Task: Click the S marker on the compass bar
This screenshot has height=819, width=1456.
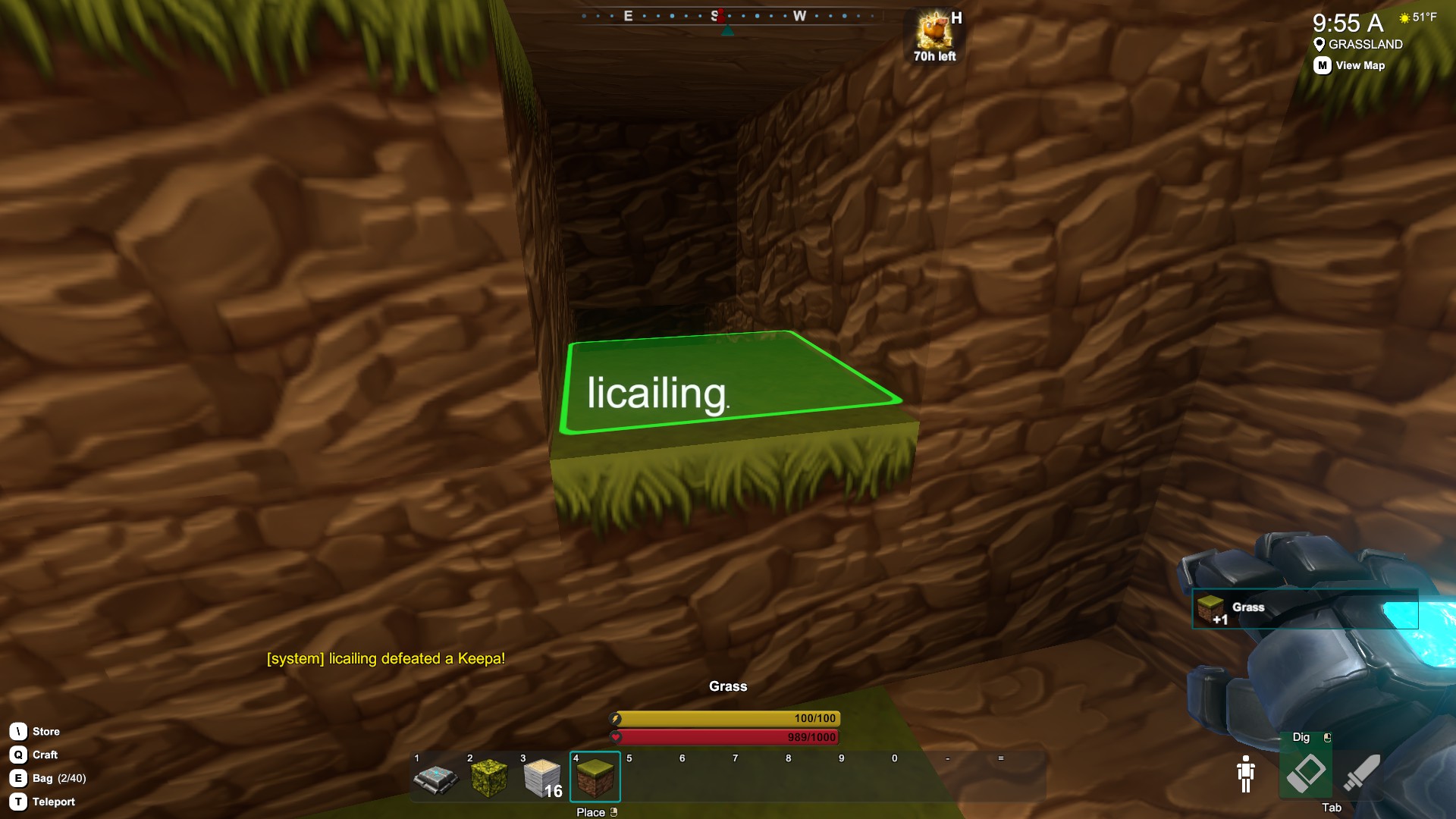Action: click(713, 15)
